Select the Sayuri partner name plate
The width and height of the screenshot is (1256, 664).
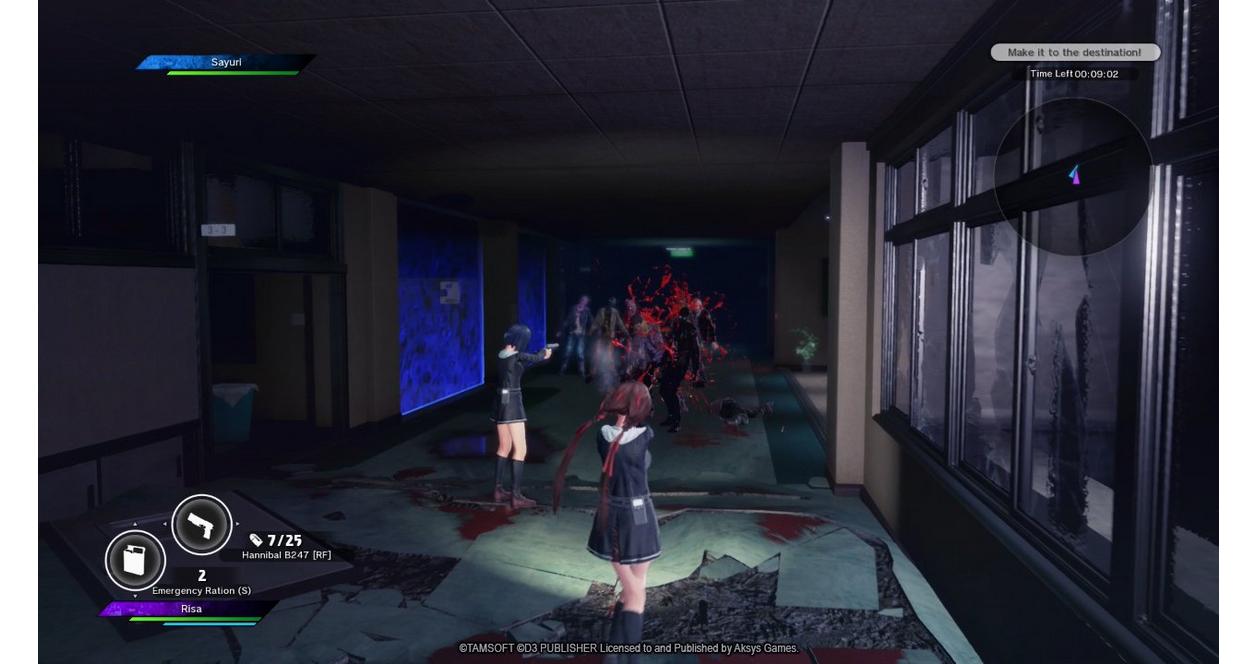226,63
